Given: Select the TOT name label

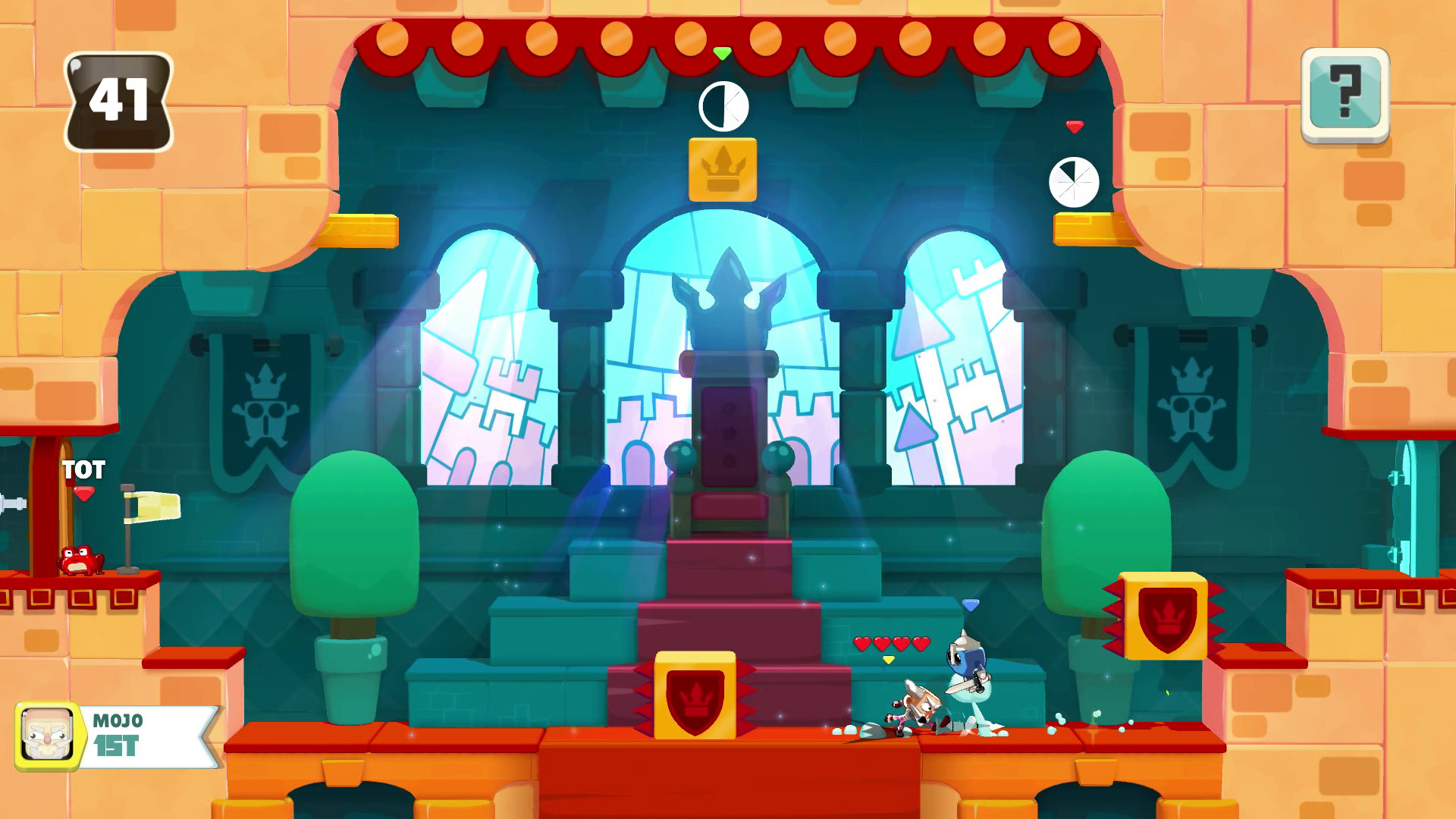Looking at the screenshot, I should [86, 471].
